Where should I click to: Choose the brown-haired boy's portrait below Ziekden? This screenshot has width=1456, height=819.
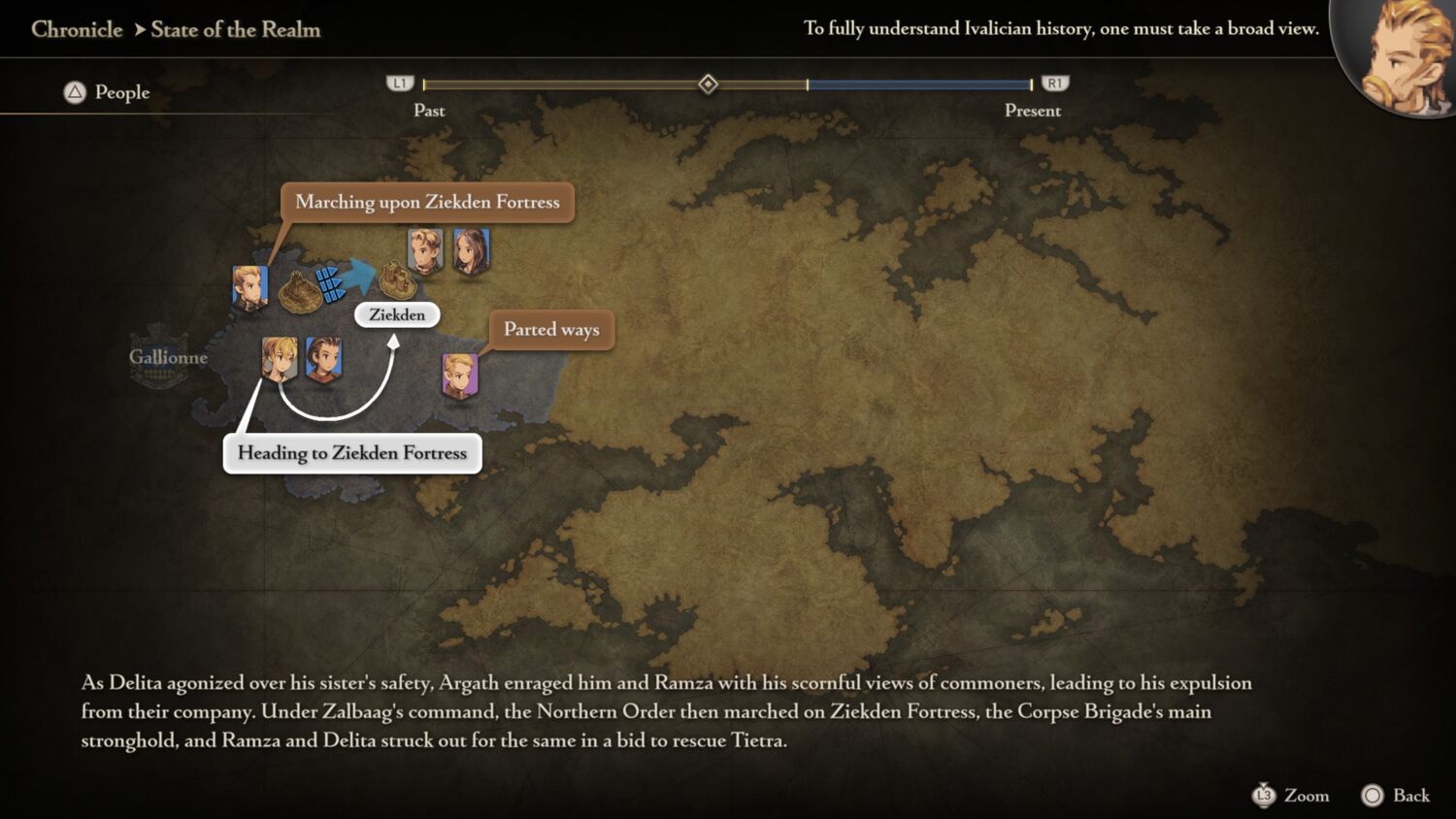[323, 359]
